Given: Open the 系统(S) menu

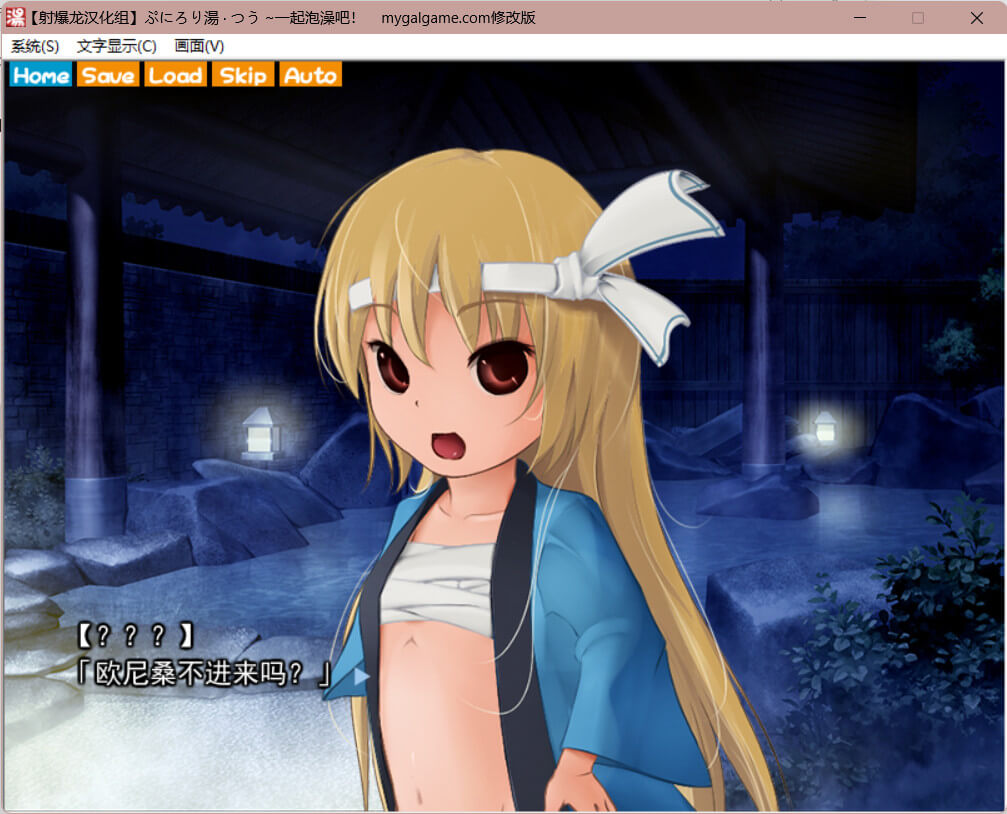Looking at the screenshot, I should 35,46.
